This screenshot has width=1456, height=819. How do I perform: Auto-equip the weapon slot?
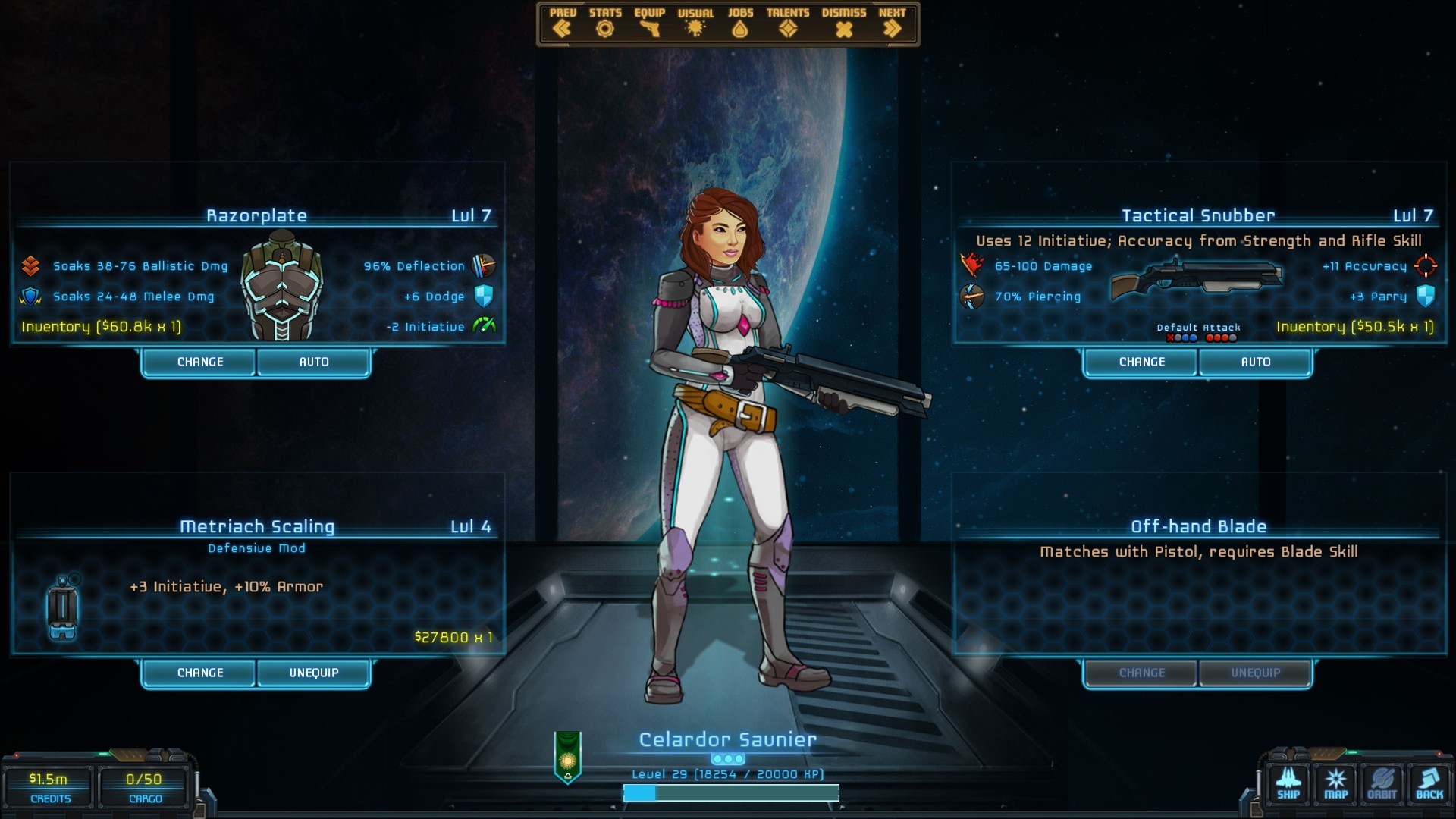[1256, 362]
